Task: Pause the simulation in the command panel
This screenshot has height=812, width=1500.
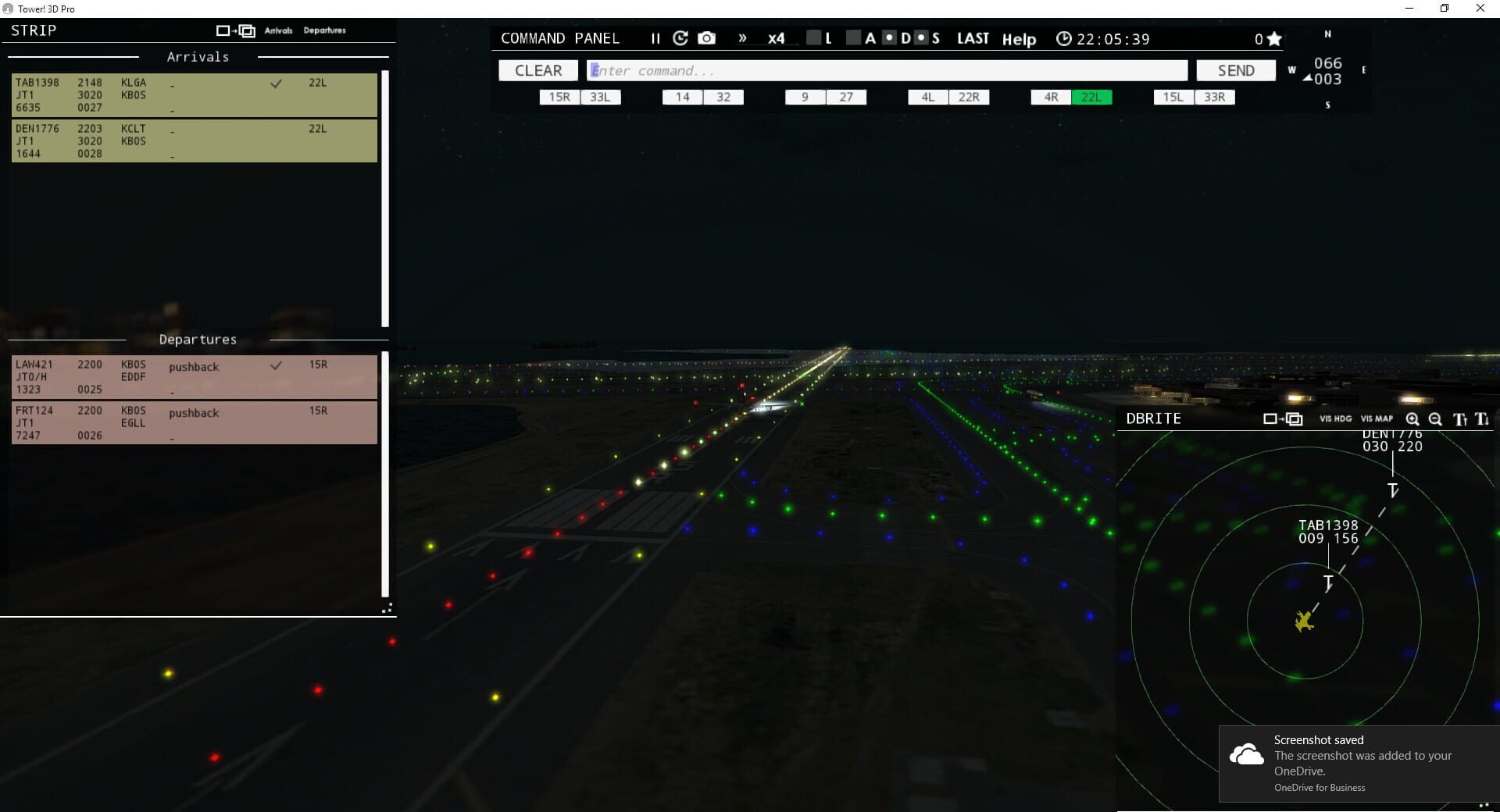Action: click(x=655, y=37)
